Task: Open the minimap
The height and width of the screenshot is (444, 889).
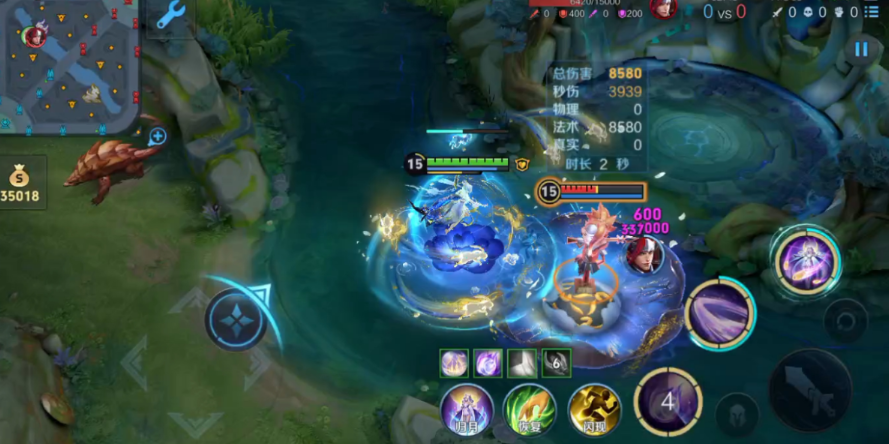Action: pos(70,65)
